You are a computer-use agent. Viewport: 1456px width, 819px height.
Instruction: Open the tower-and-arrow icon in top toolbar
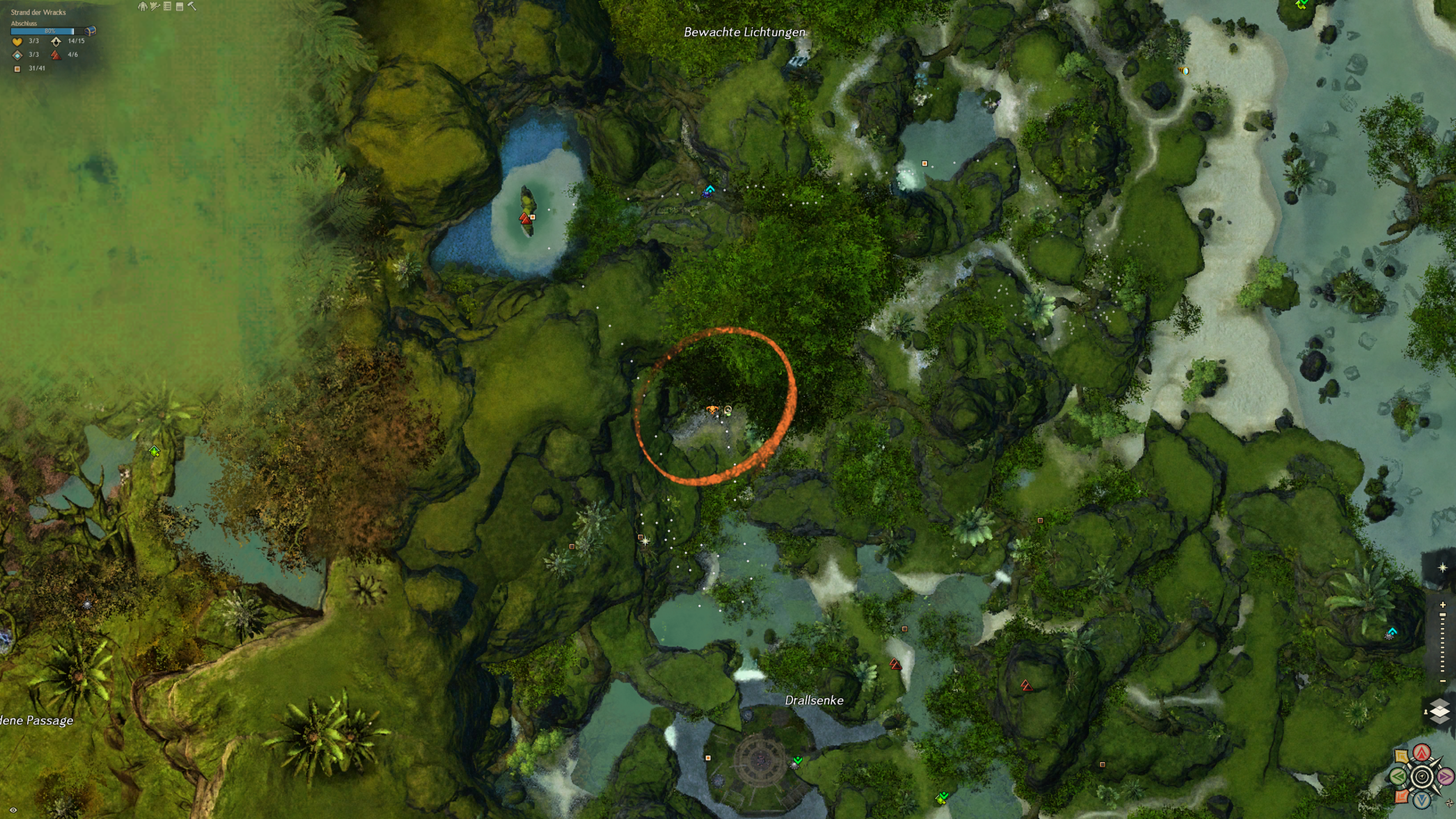tap(155, 6)
